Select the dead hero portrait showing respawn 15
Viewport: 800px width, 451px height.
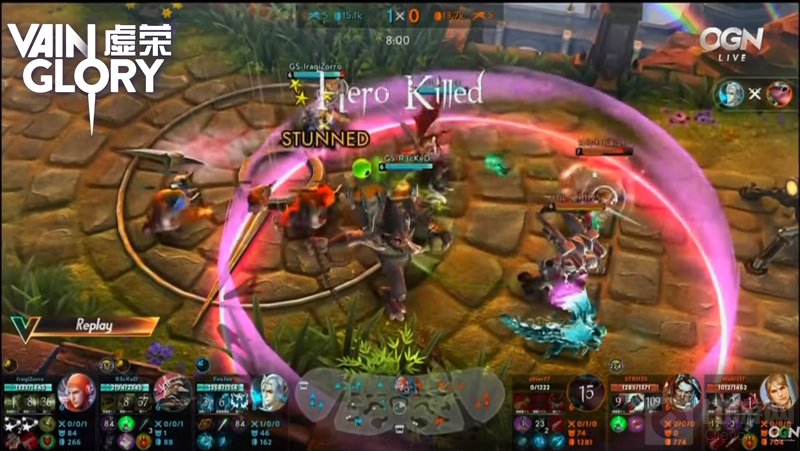585,392
